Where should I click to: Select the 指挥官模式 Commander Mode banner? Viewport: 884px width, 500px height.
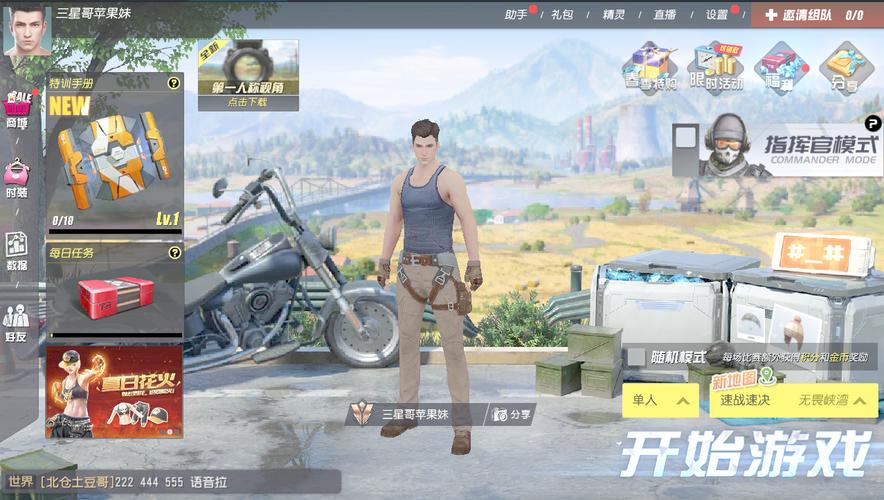[778, 149]
